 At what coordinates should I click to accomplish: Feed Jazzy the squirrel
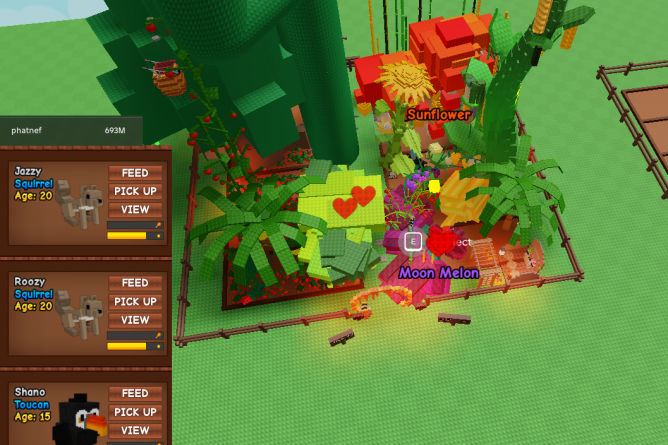click(x=135, y=172)
